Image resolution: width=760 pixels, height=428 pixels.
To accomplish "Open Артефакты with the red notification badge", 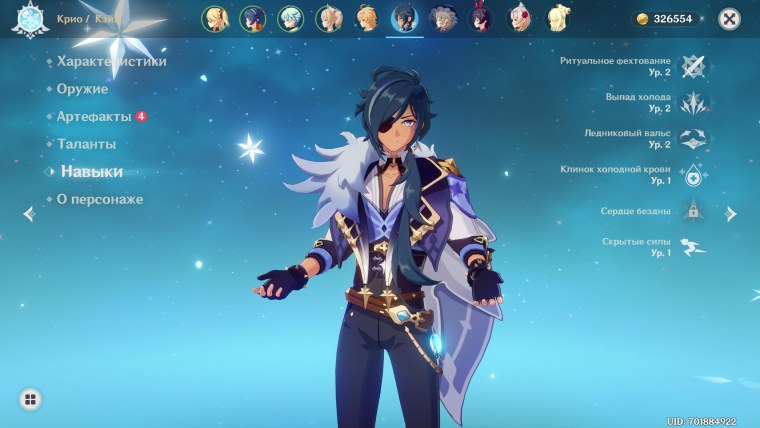I will (94, 117).
